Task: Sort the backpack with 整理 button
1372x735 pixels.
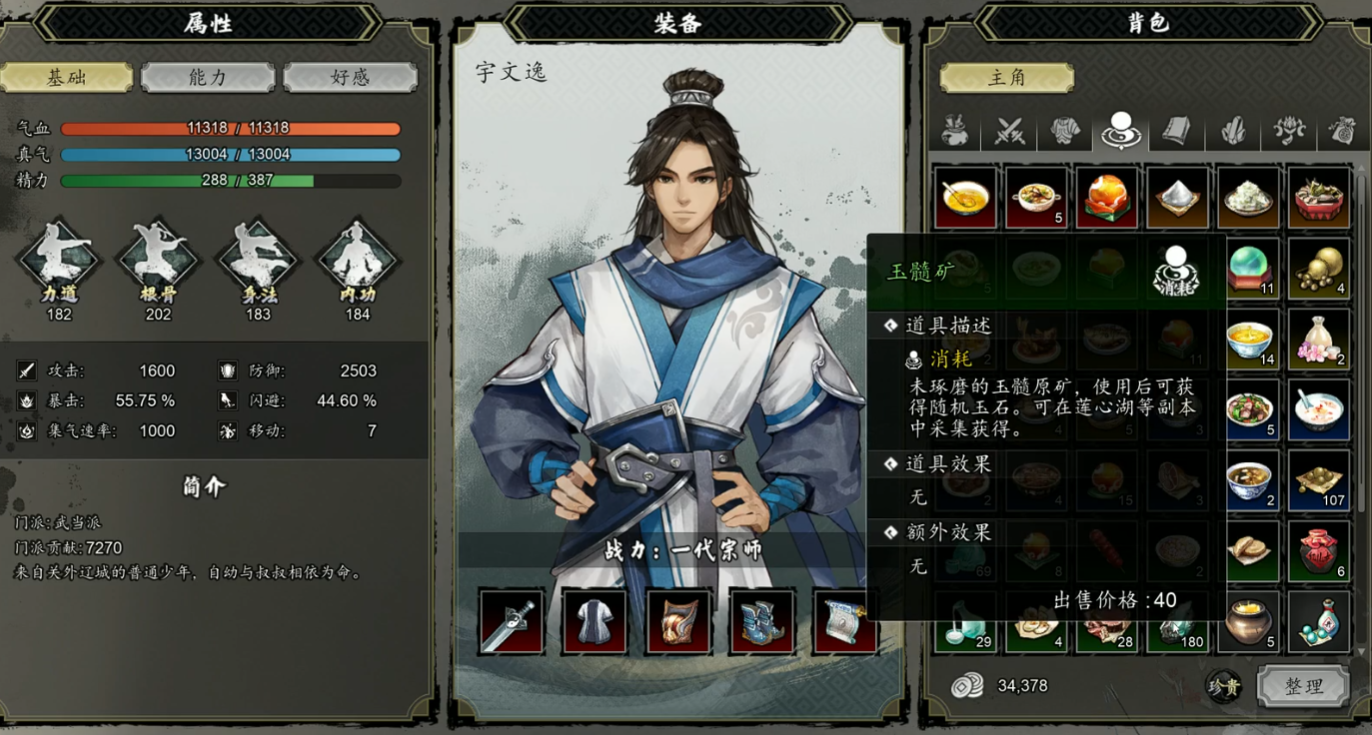Action: tap(1303, 686)
